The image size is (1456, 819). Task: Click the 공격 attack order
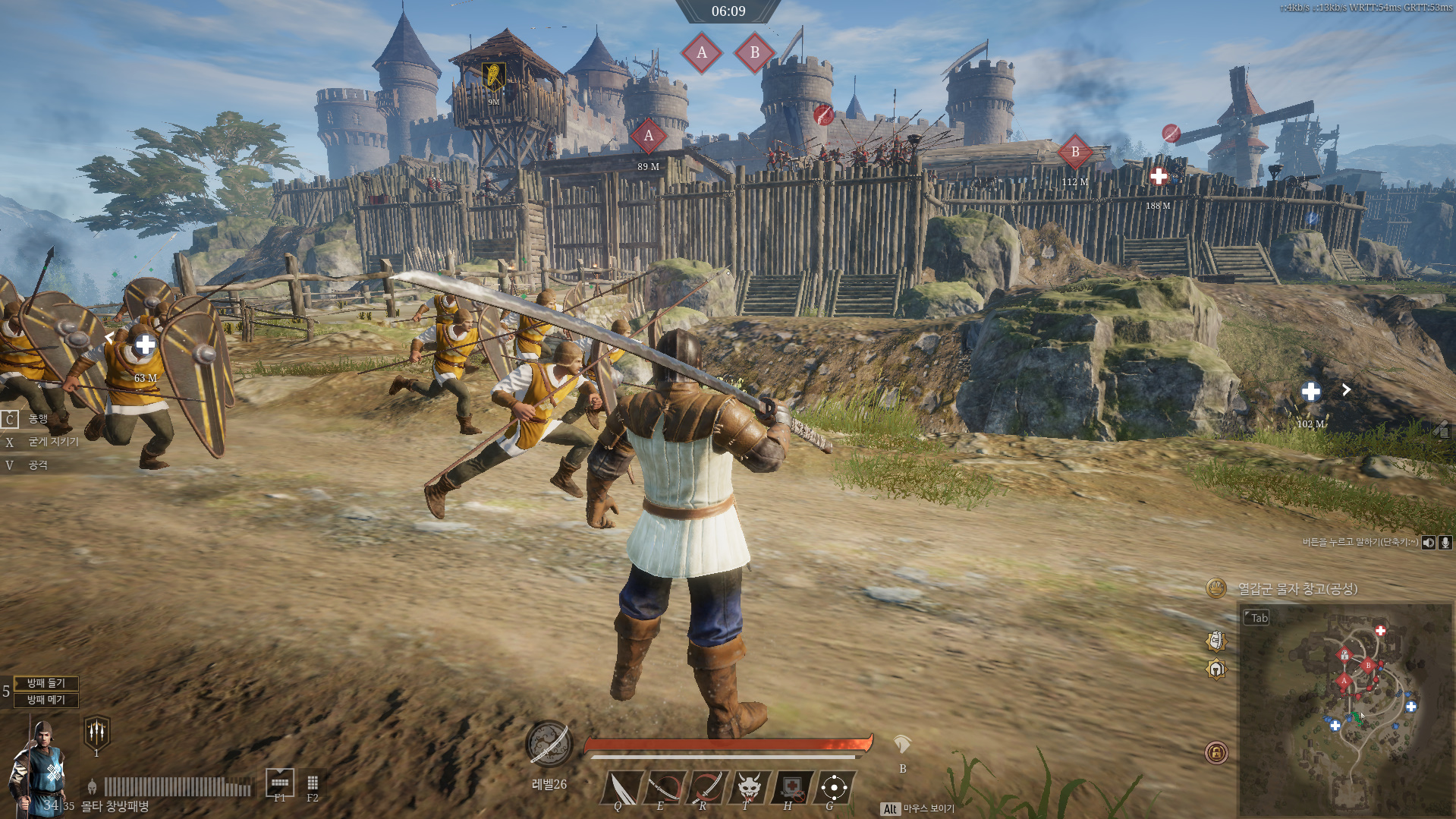point(38,465)
